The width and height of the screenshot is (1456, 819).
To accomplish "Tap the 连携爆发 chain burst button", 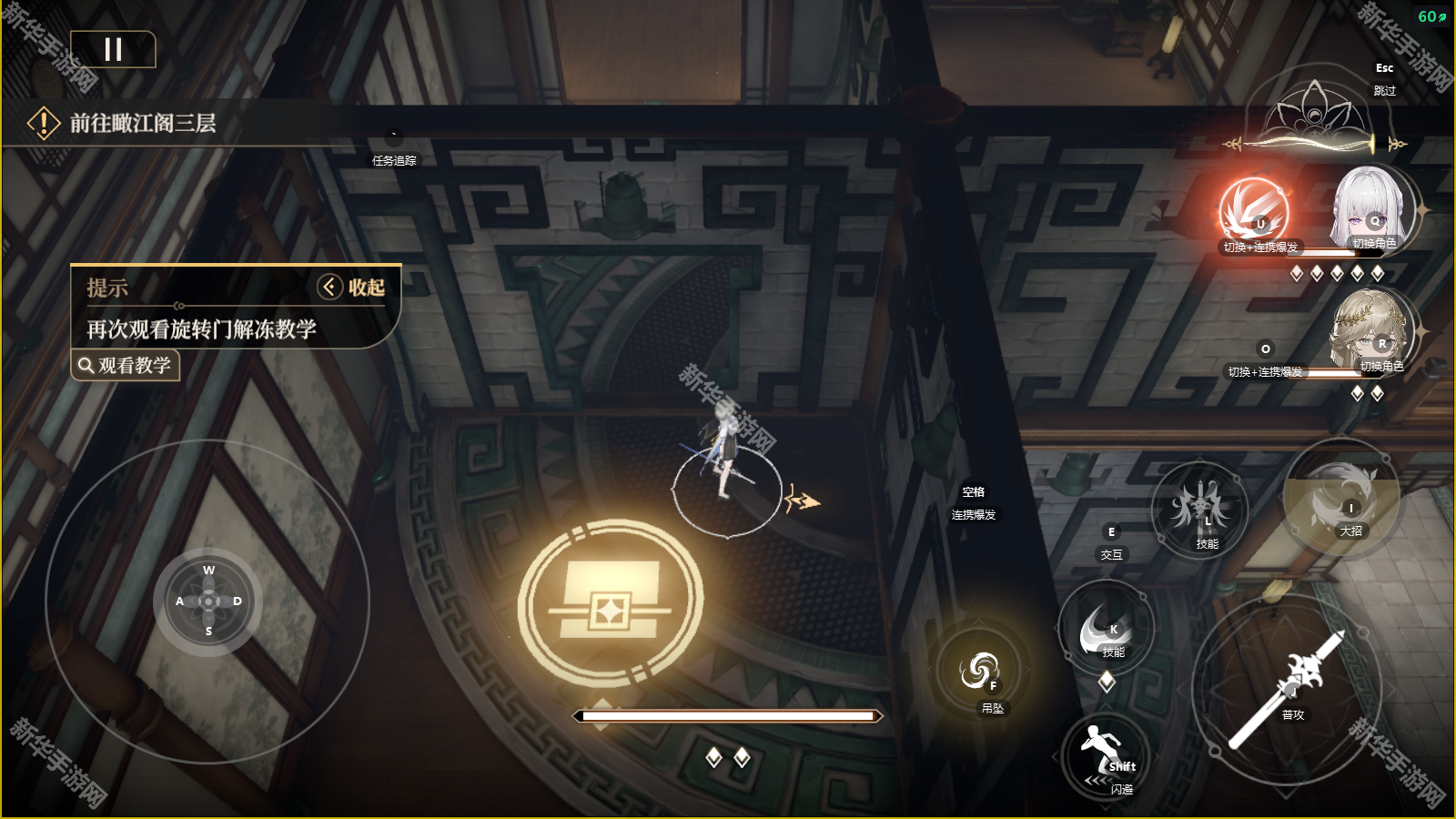I will click(x=974, y=503).
